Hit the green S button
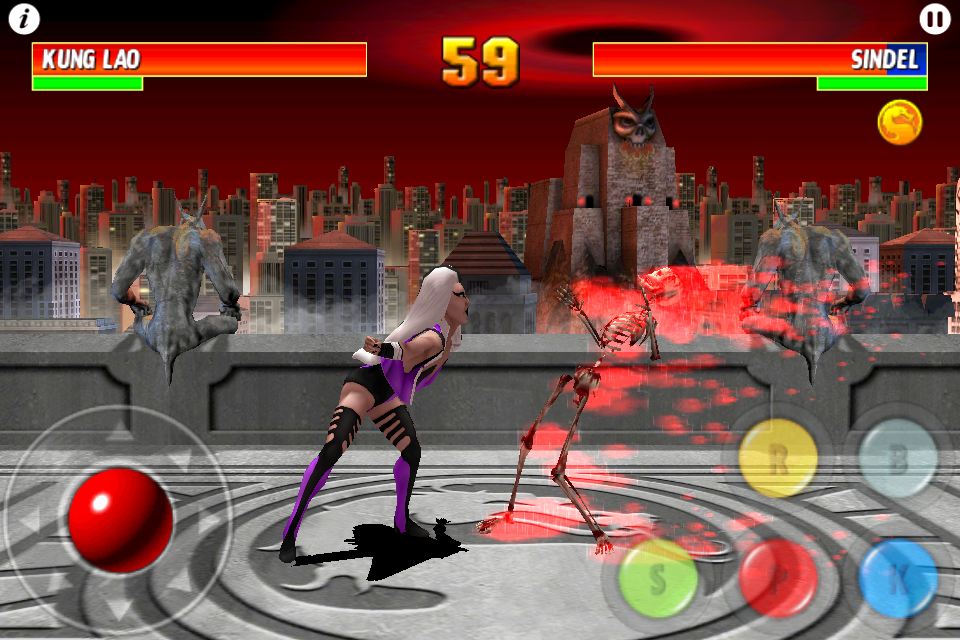Viewport: 960px width, 640px height. (x=658, y=578)
